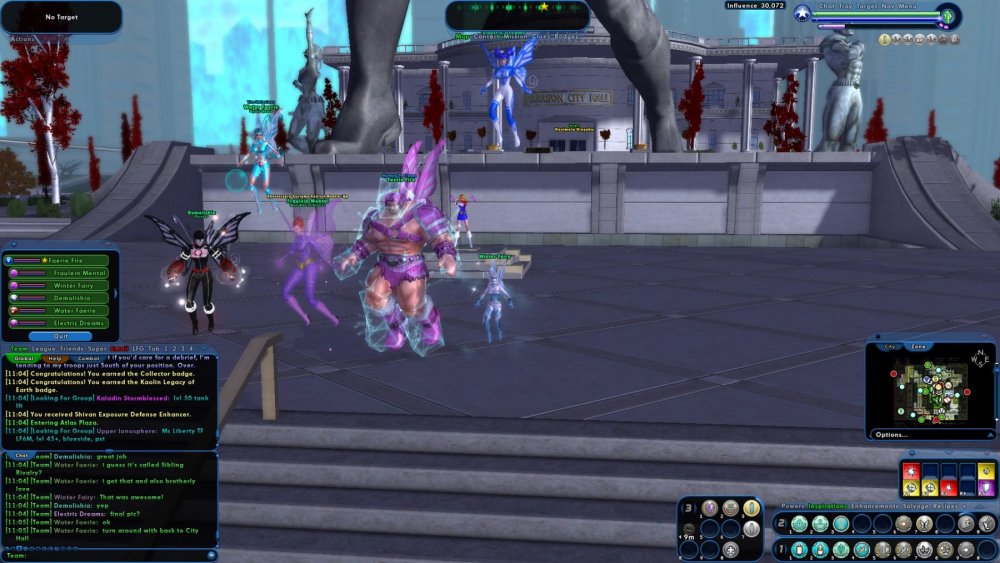Open the Enhancements window

pyautogui.click(x=876, y=507)
